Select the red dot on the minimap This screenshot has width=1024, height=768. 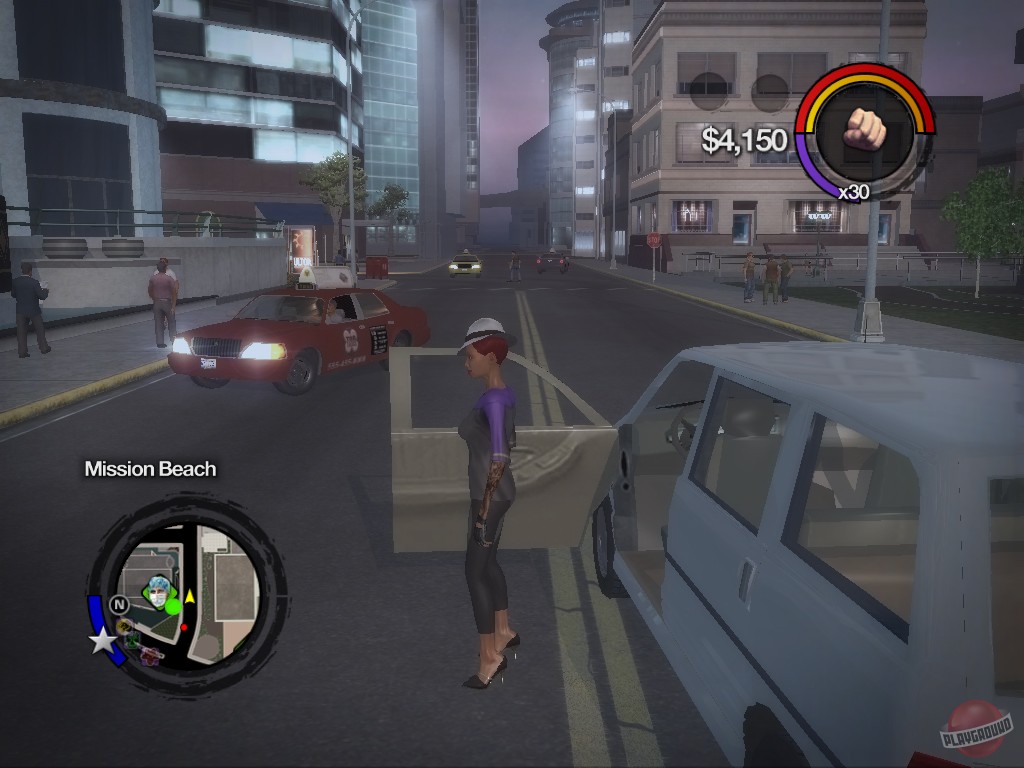184,628
